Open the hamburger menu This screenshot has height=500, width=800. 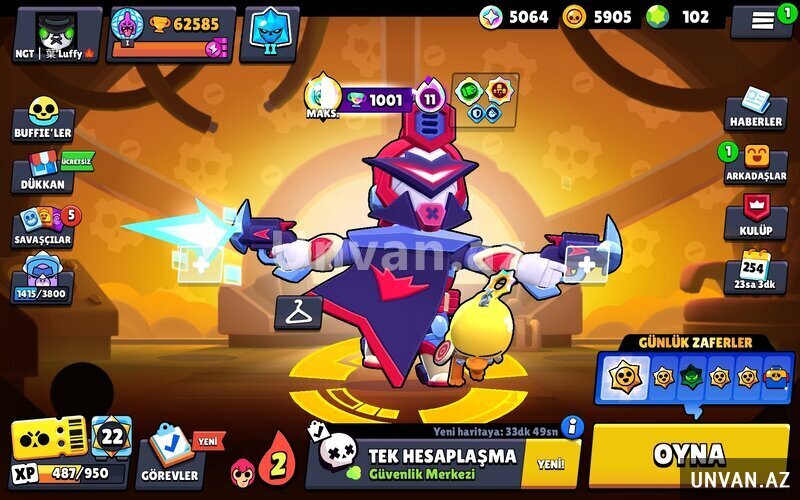point(762,19)
